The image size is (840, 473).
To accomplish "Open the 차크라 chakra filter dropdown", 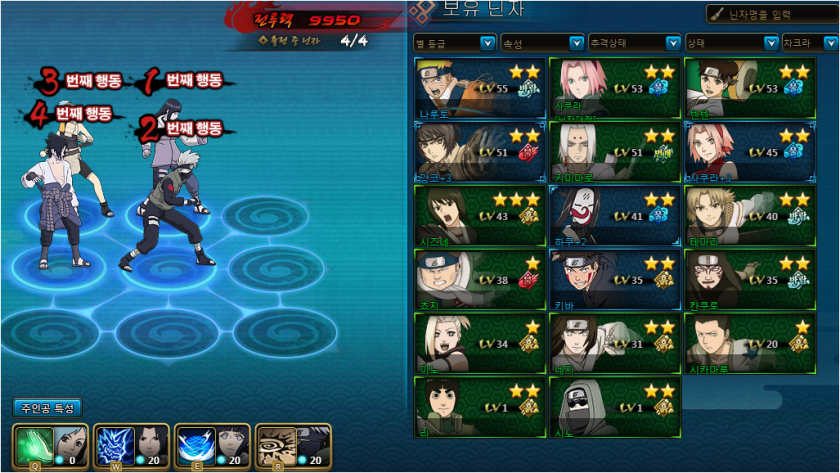I will click(810, 43).
